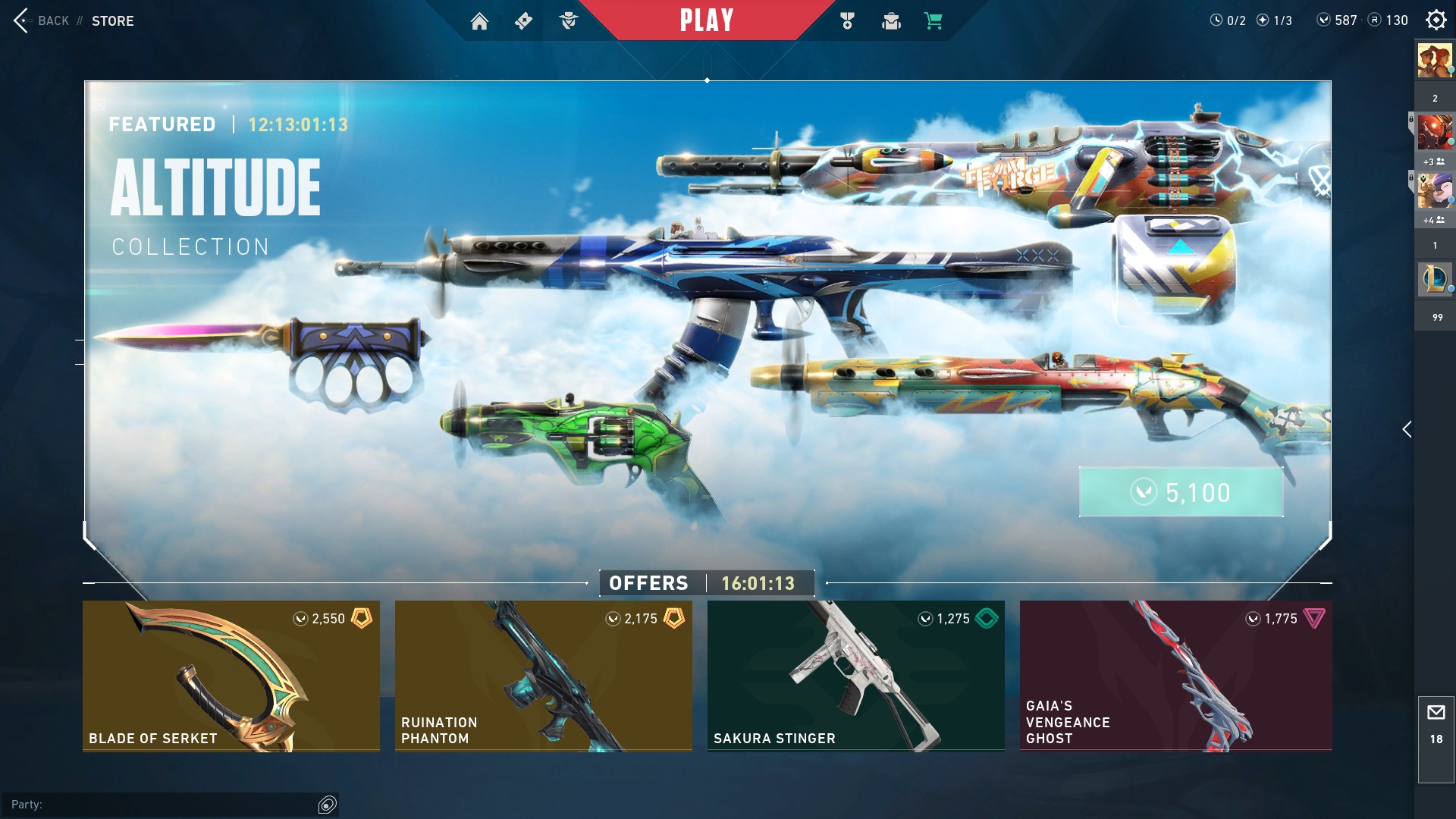Select the Ruination Phantom offer
The image size is (1456, 819).
pyautogui.click(x=543, y=675)
